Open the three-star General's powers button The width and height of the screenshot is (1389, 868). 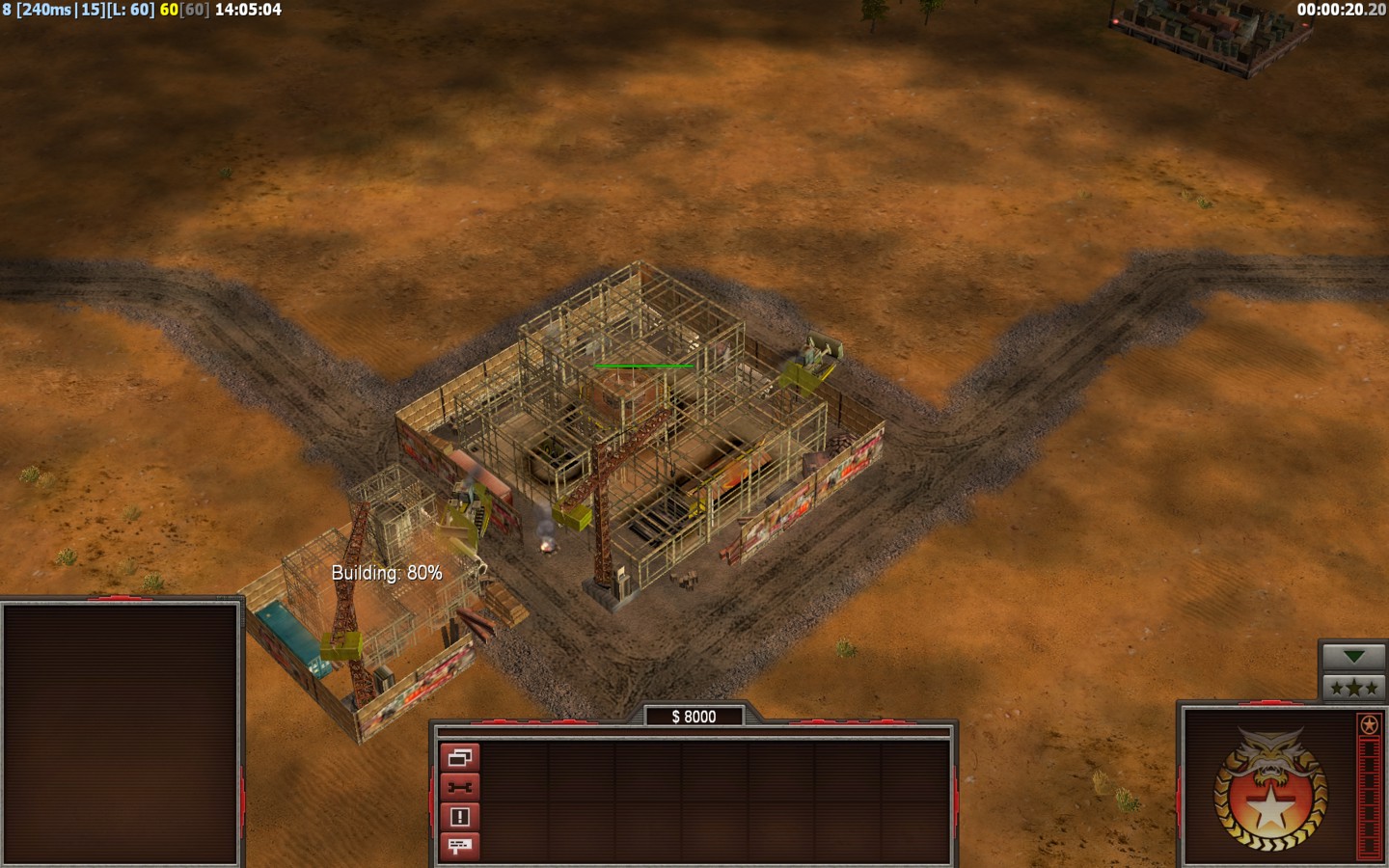pos(1353,688)
